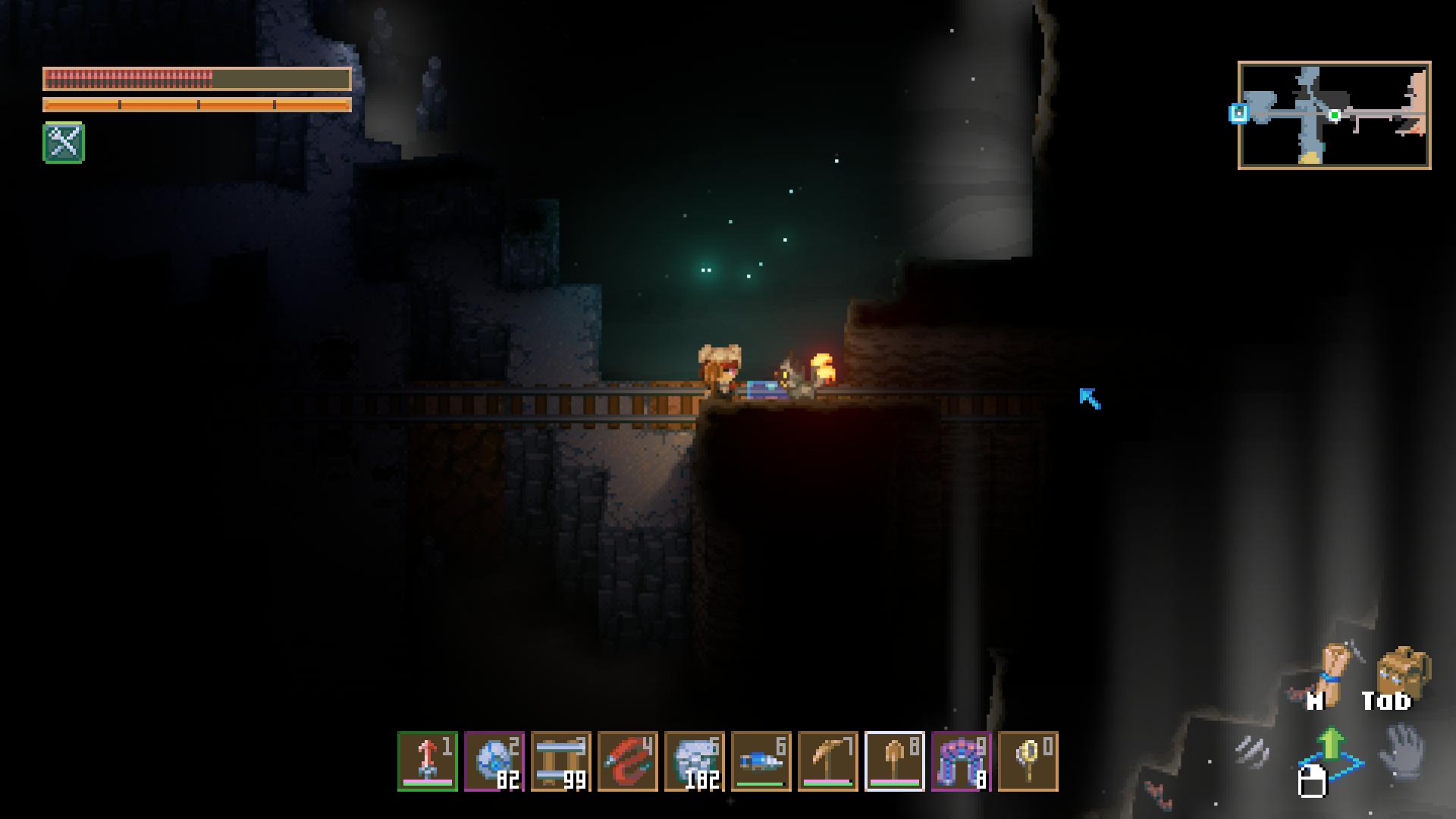
Task: Equip the pickaxe from the hotbar
Action: 828,761
